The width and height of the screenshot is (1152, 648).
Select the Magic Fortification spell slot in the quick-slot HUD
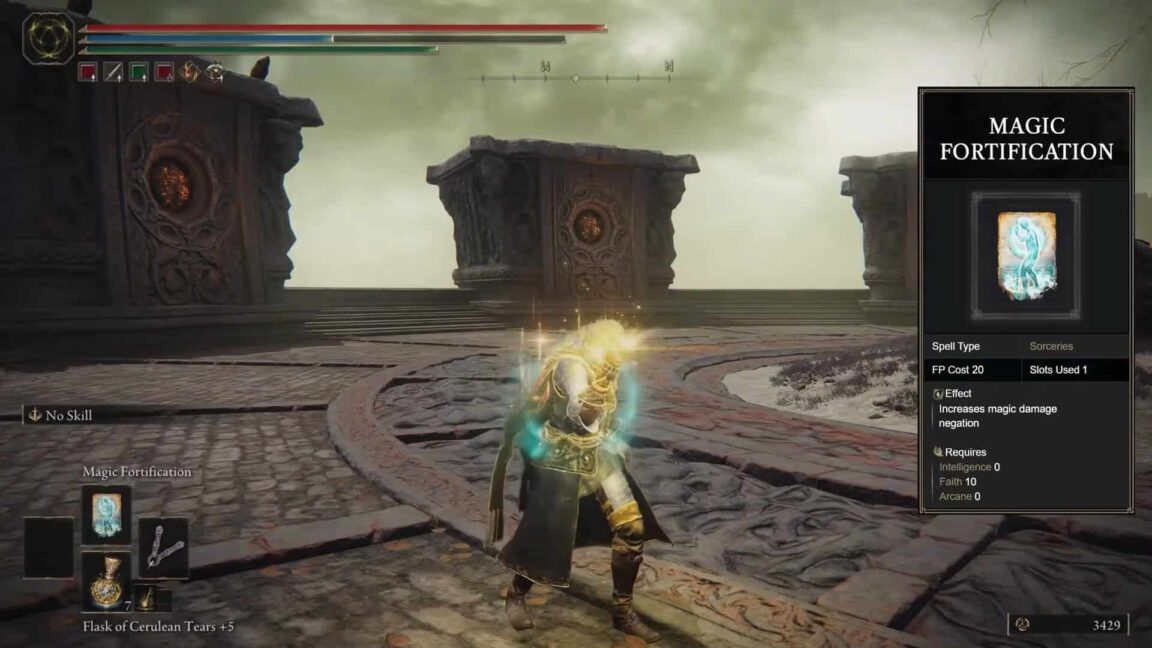point(106,514)
